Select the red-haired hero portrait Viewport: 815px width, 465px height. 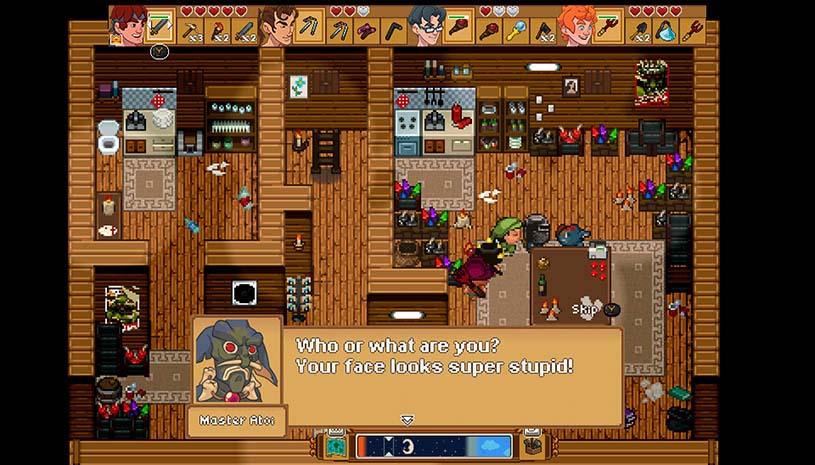click(x=128, y=24)
